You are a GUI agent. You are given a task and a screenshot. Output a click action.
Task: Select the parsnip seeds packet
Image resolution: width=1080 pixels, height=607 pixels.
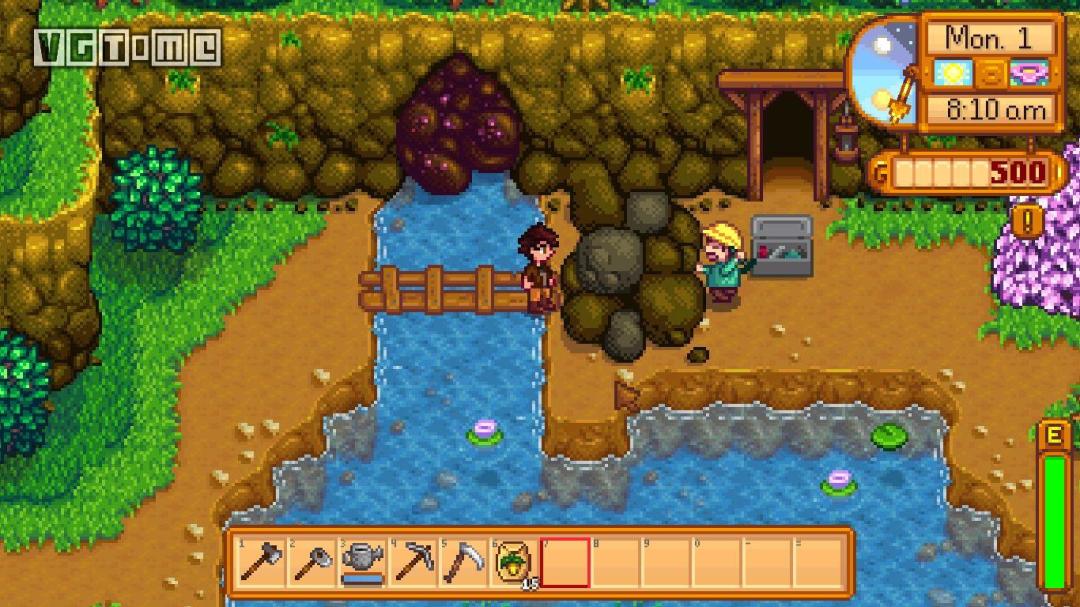click(514, 563)
